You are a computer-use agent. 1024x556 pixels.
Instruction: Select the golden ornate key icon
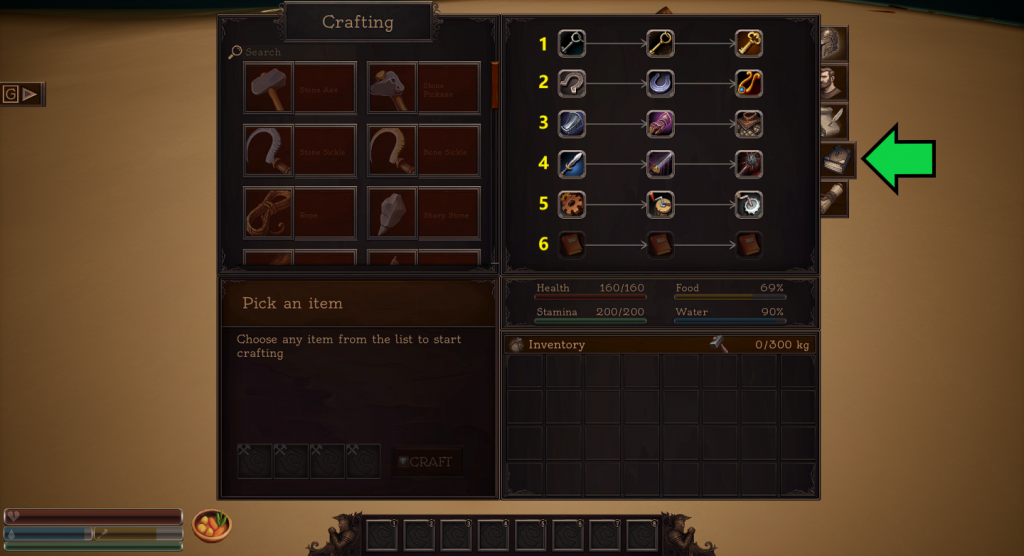pos(749,43)
